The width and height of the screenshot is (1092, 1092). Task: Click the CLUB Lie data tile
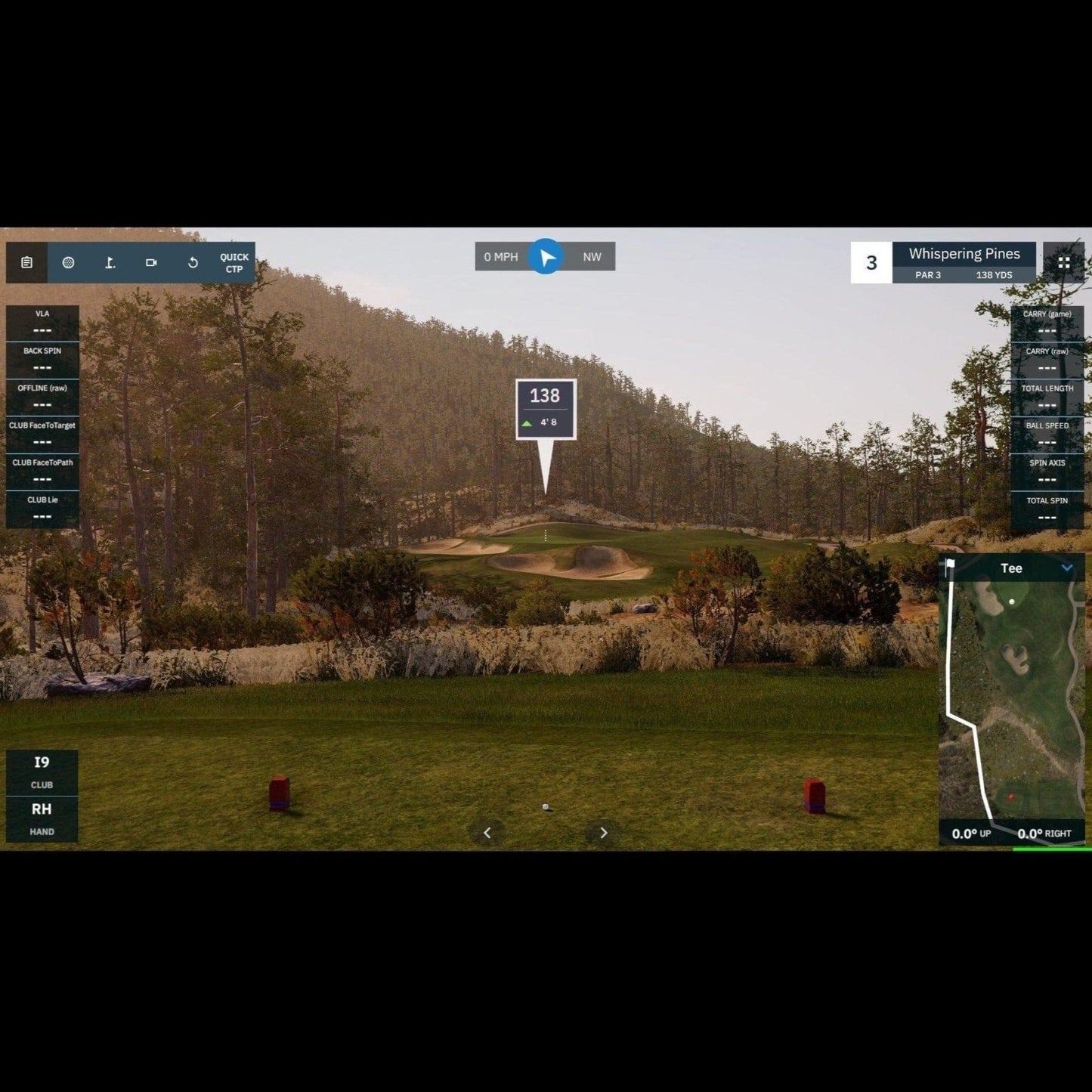(x=42, y=509)
